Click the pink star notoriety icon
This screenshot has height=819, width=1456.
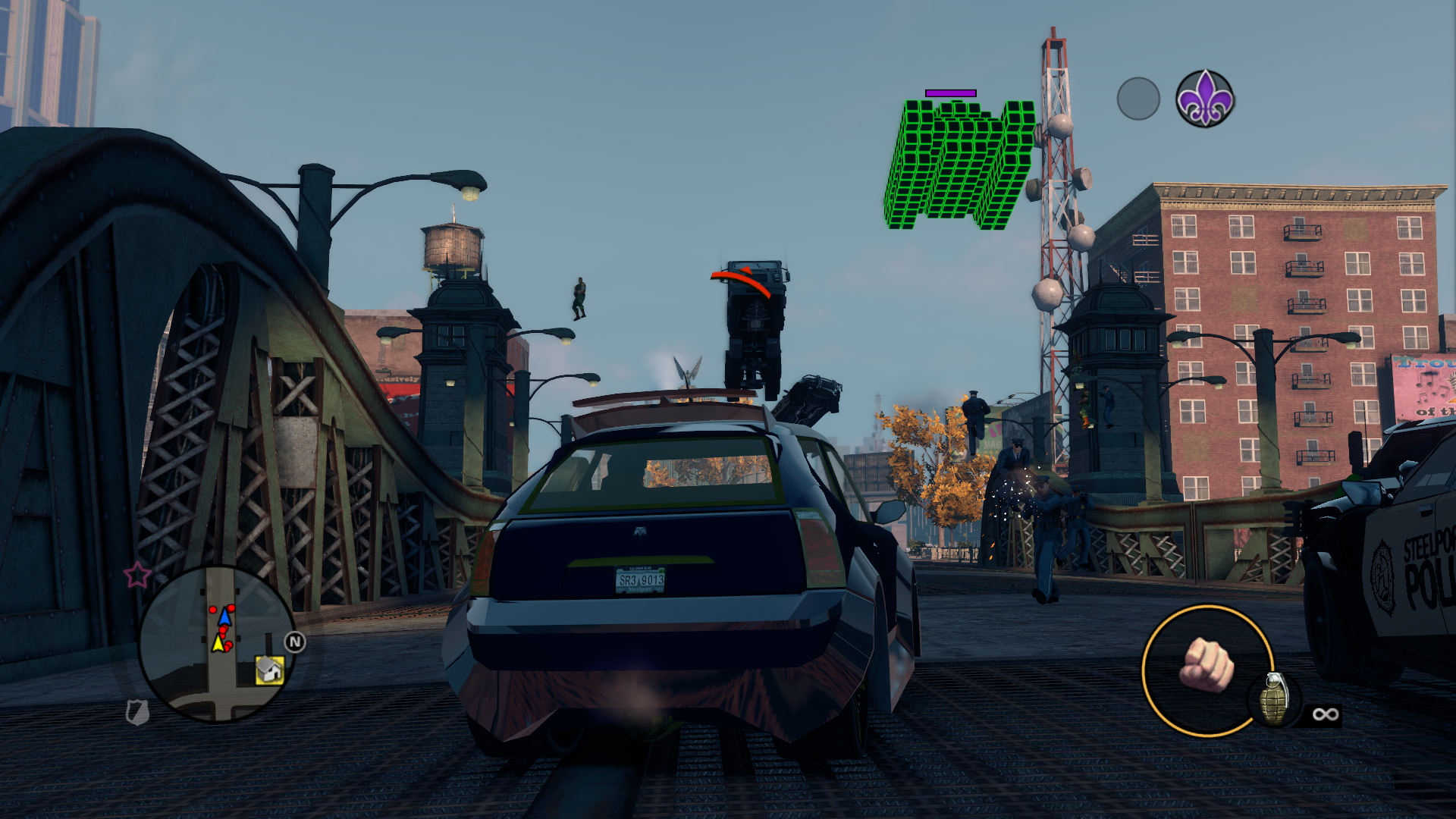point(137,575)
